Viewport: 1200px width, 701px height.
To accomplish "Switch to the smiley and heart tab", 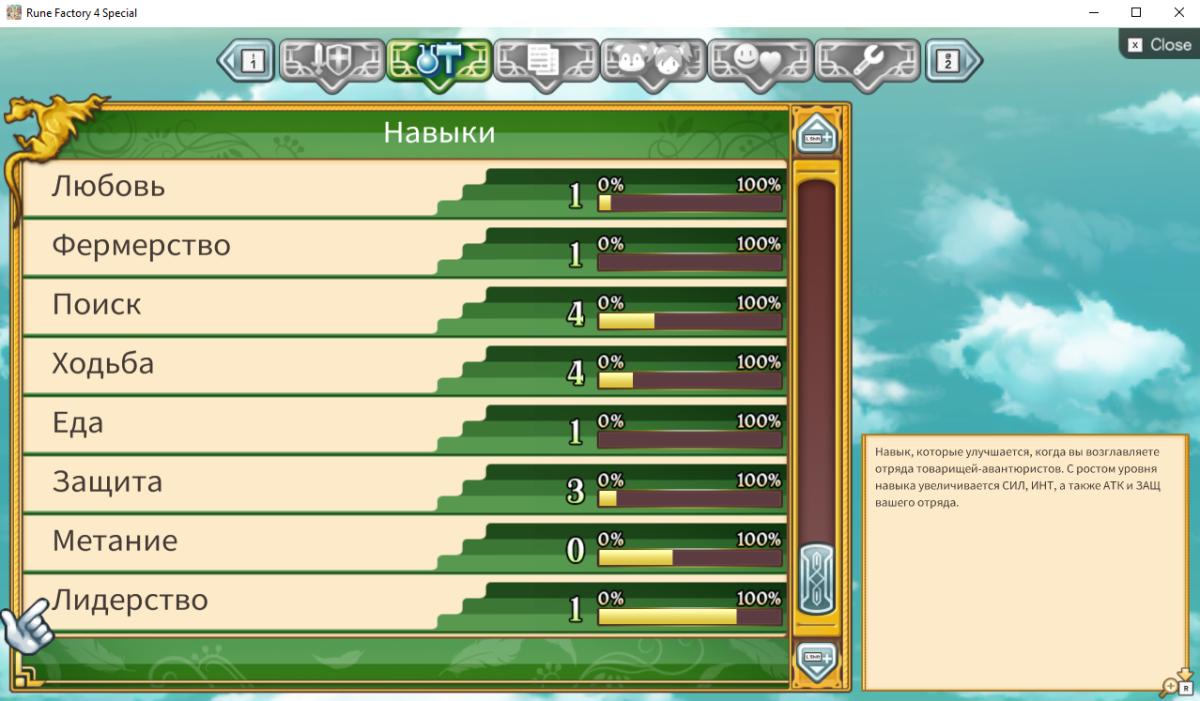I will click(760, 62).
